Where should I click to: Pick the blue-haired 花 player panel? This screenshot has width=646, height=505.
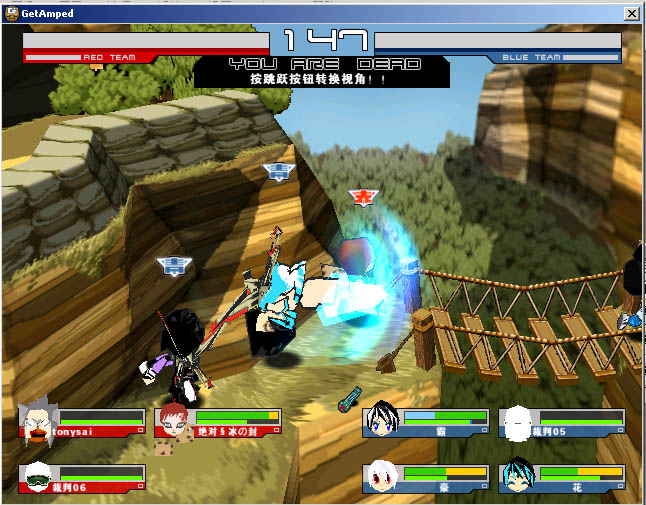pos(561,478)
